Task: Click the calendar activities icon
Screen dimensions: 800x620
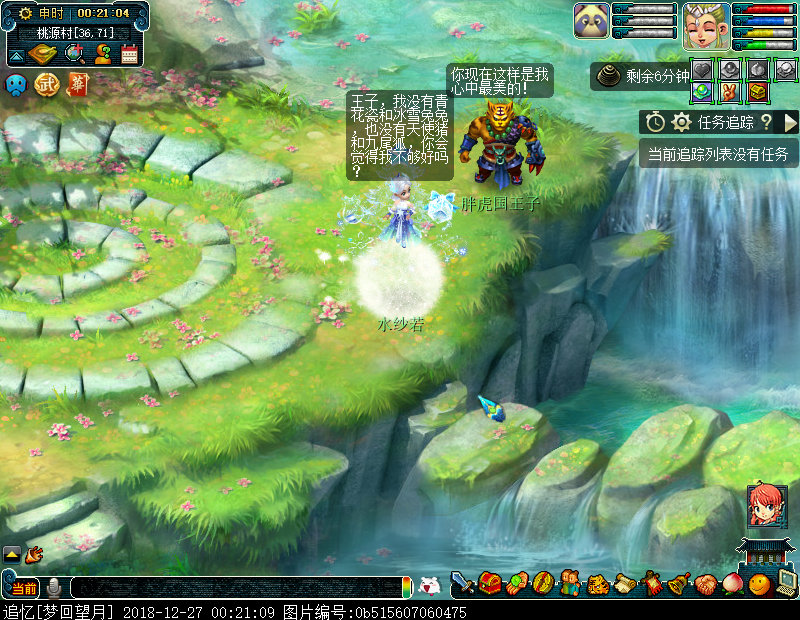Action: pos(129,54)
